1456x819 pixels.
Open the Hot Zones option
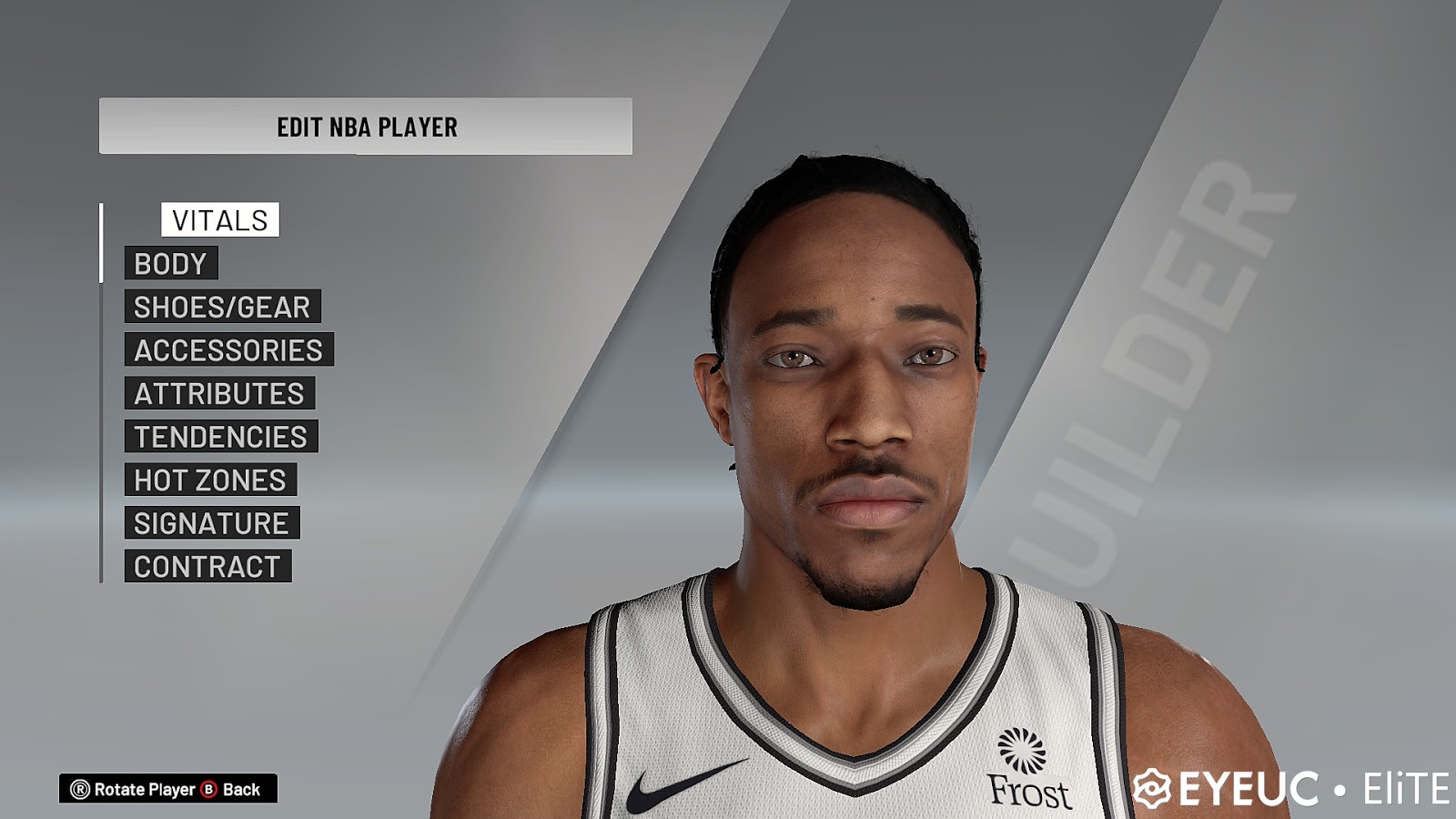[210, 480]
